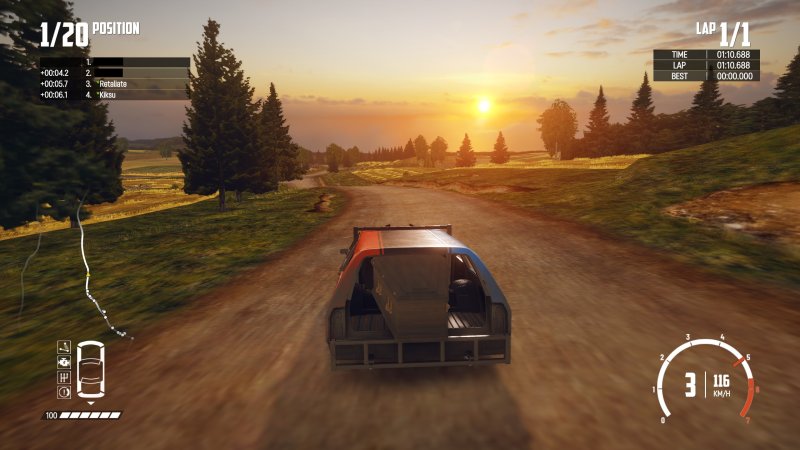Click the car damage diagram
The height and width of the screenshot is (450, 800).
pos(90,370)
